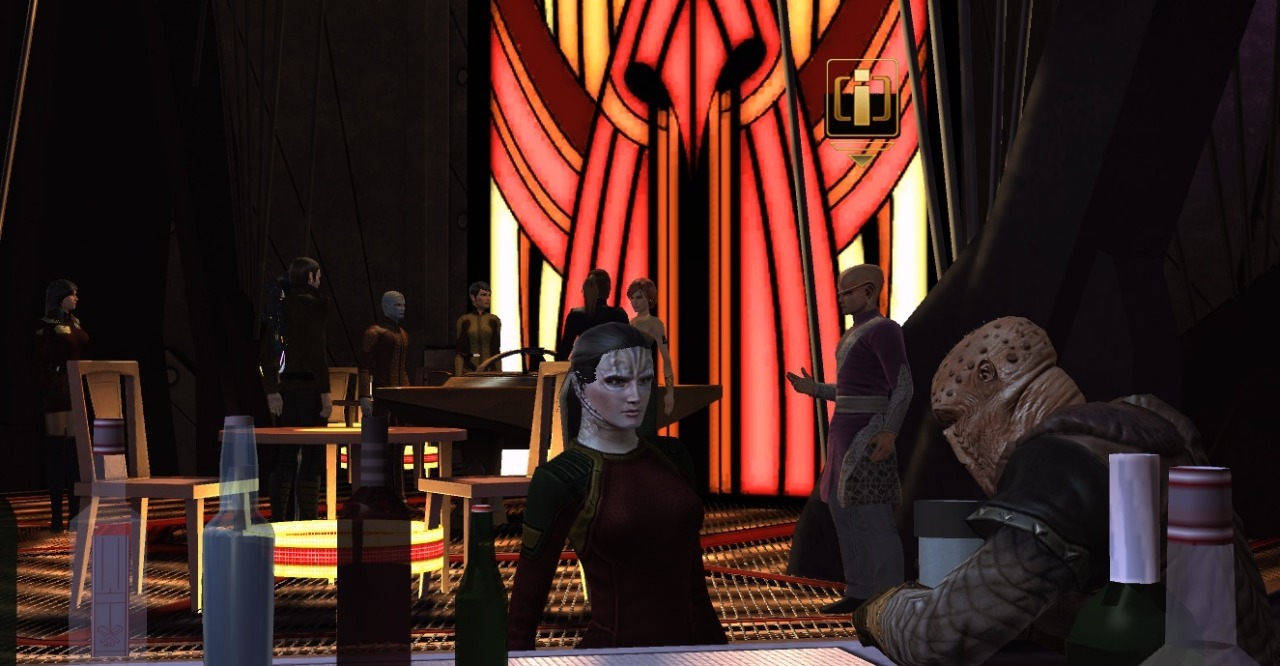The image size is (1280, 666).
Task: Click the gold info marker icon
Action: tap(861, 100)
